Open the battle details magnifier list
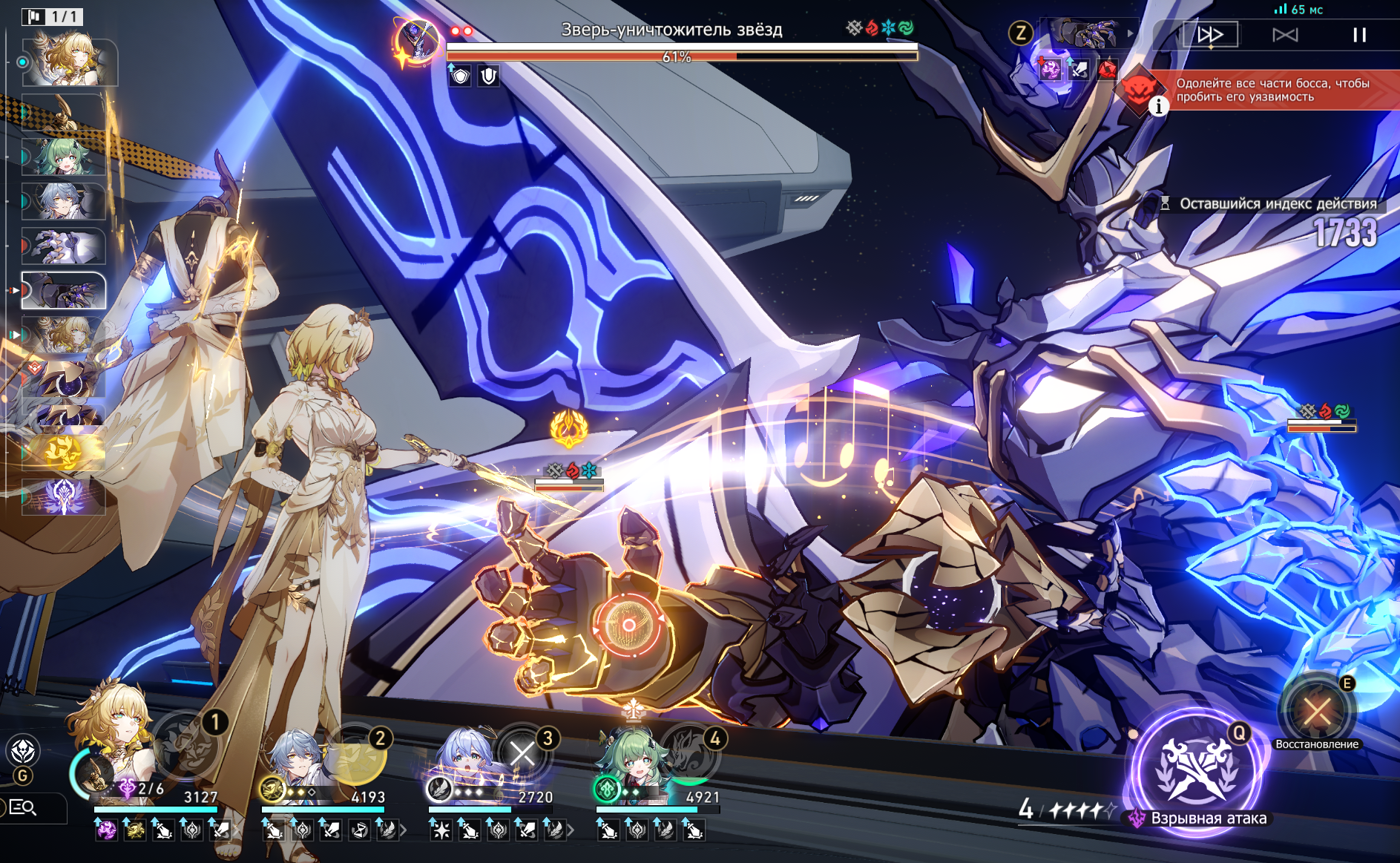The image size is (1400, 863). pos(22,807)
